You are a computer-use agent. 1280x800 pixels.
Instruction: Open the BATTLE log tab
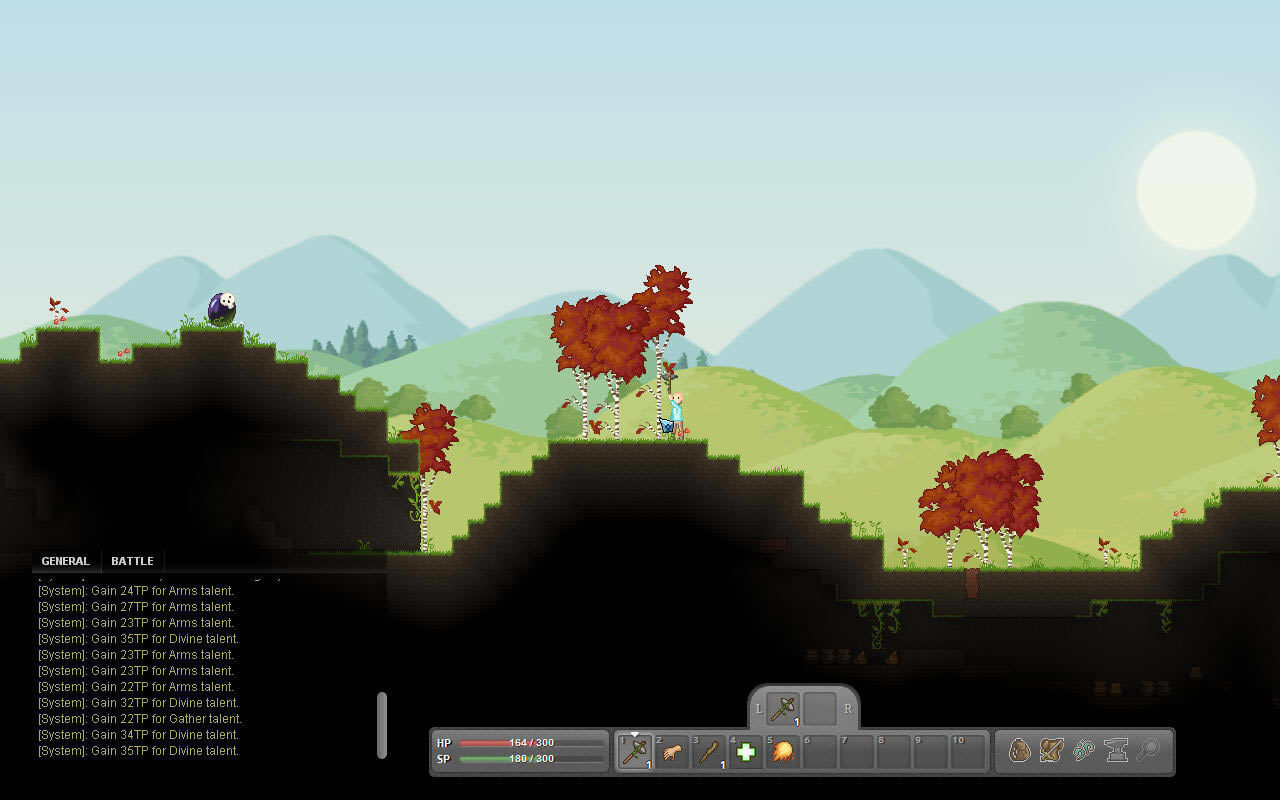click(132, 561)
